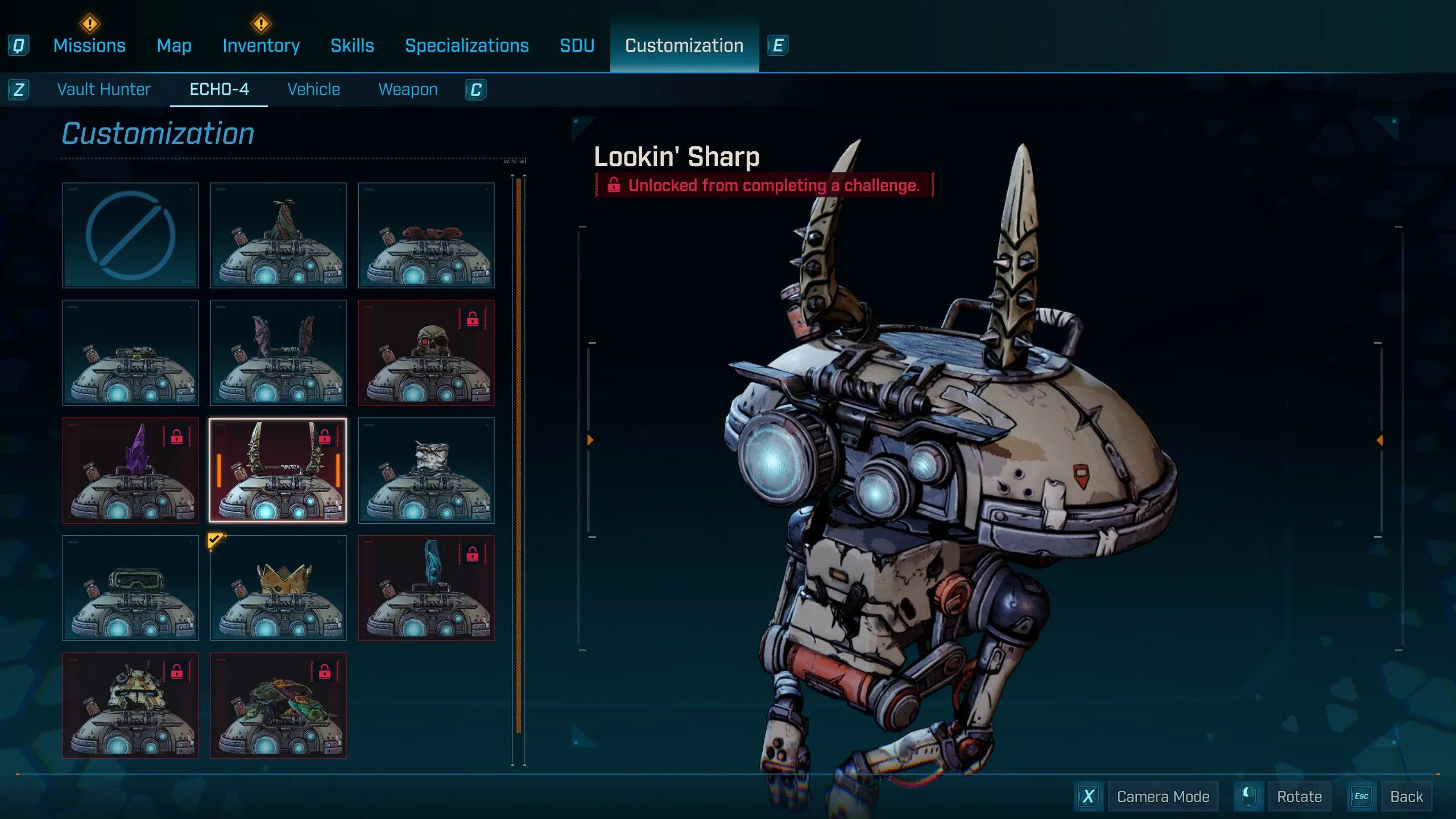Select the goggles ECHO-4 attachment
The width and height of the screenshot is (1456, 819).
[x=130, y=588]
